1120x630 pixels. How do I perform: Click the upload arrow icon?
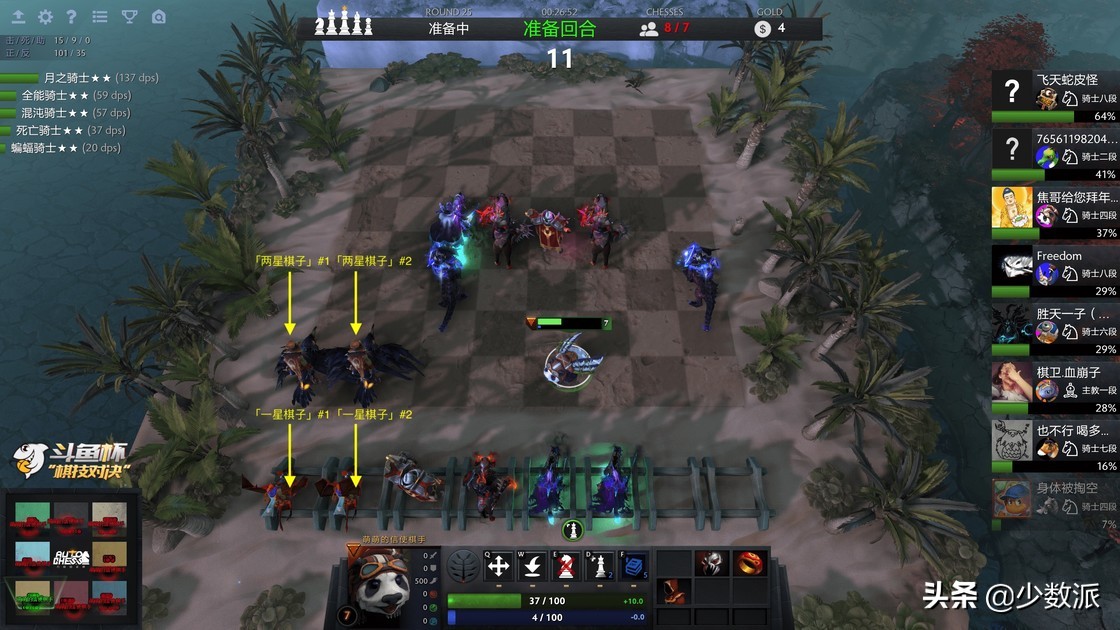[18, 17]
